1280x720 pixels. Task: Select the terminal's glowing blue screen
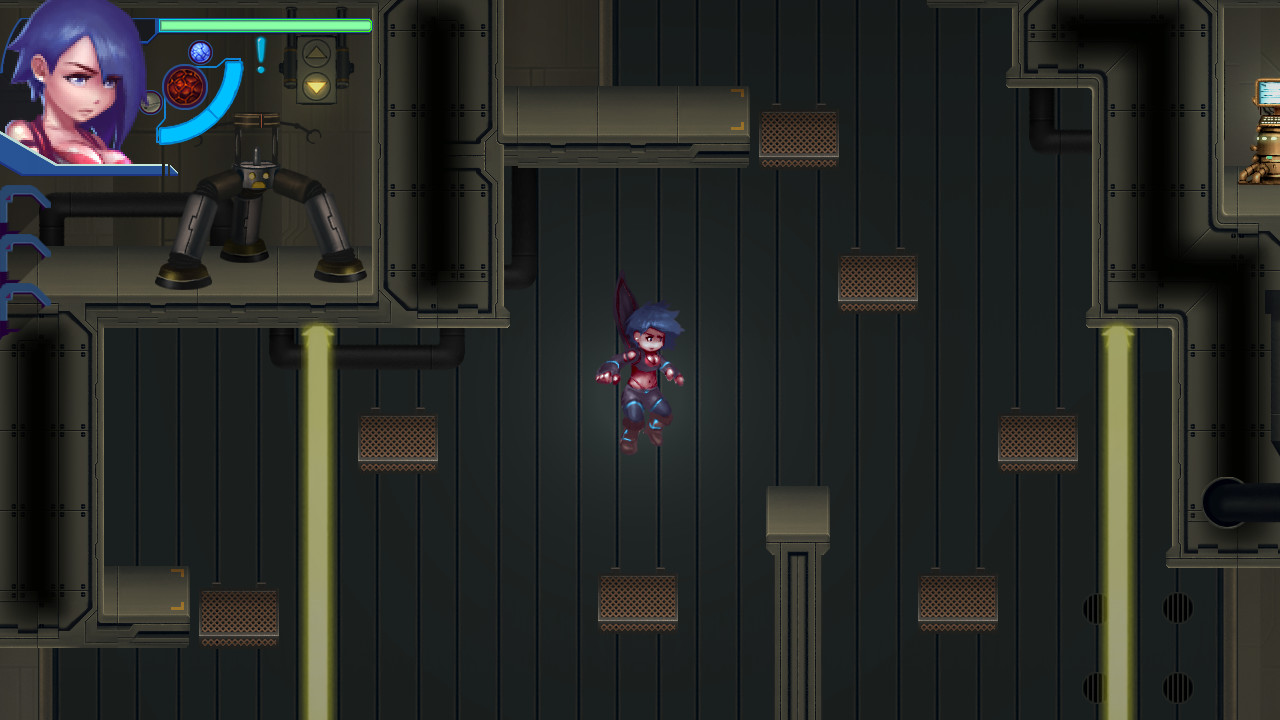coord(1266,92)
